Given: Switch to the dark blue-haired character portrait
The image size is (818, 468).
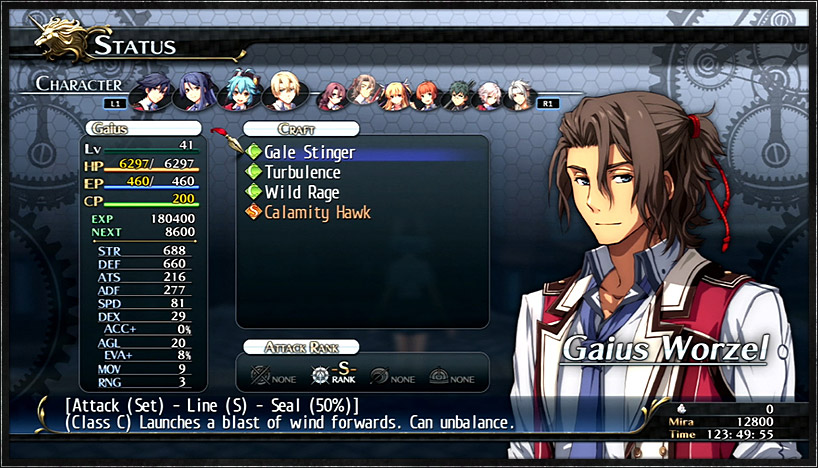Looking at the screenshot, I should pos(153,91).
